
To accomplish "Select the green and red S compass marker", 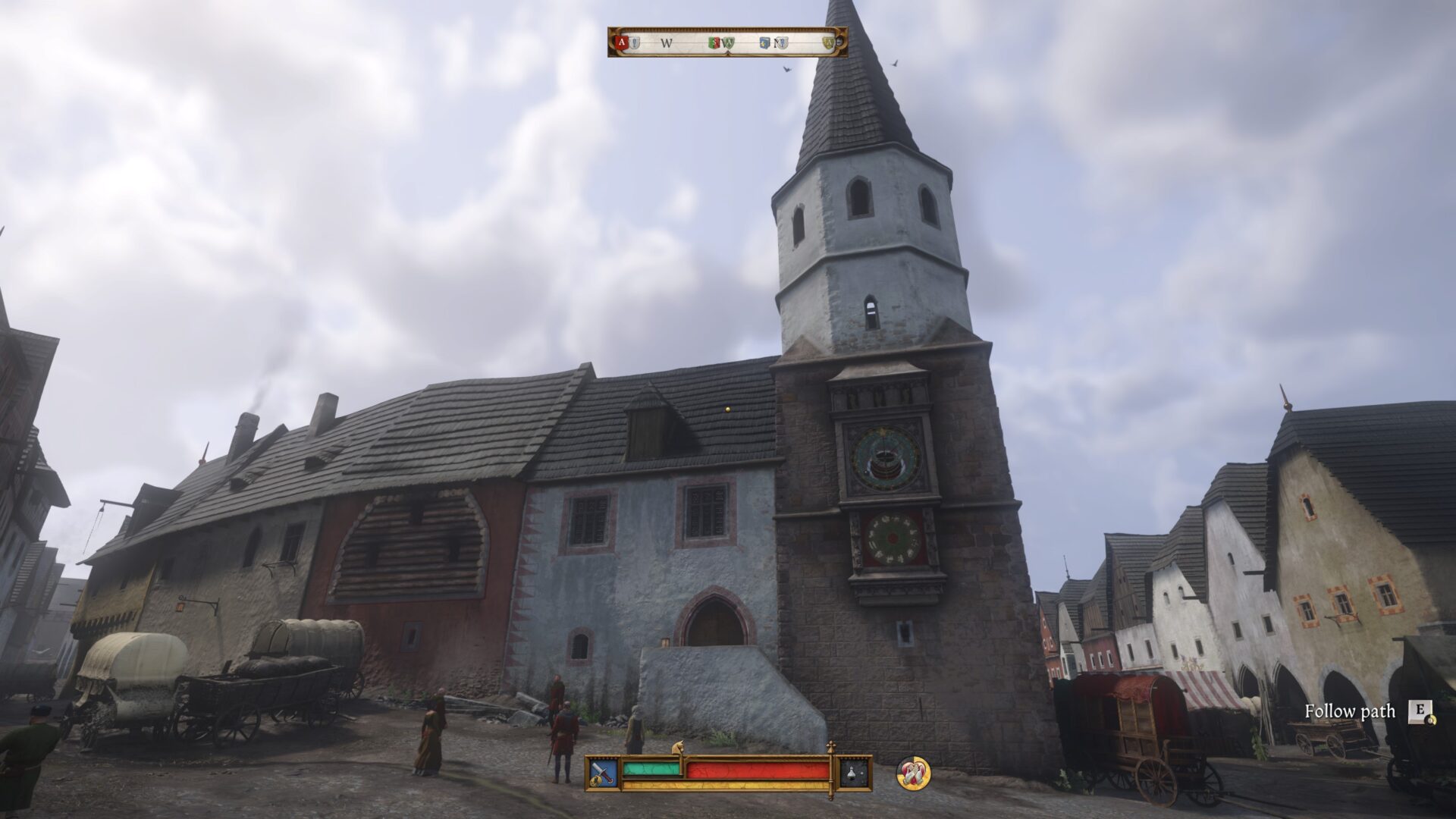I will [x=713, y=43].
